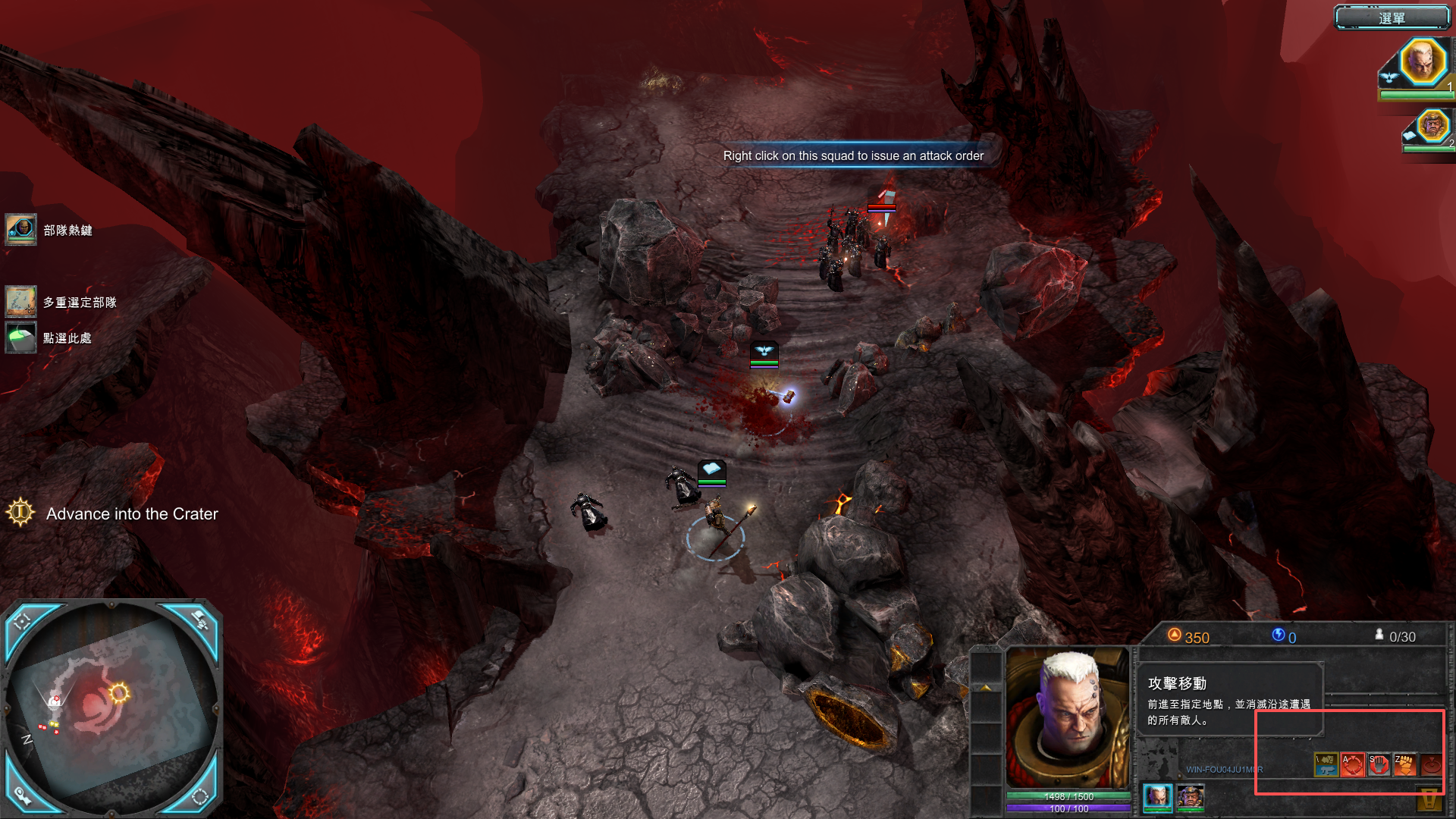Click the minimap's bottom-left corner button
The width and height of the screenshot is (1456, 819).
coord(22,795)
